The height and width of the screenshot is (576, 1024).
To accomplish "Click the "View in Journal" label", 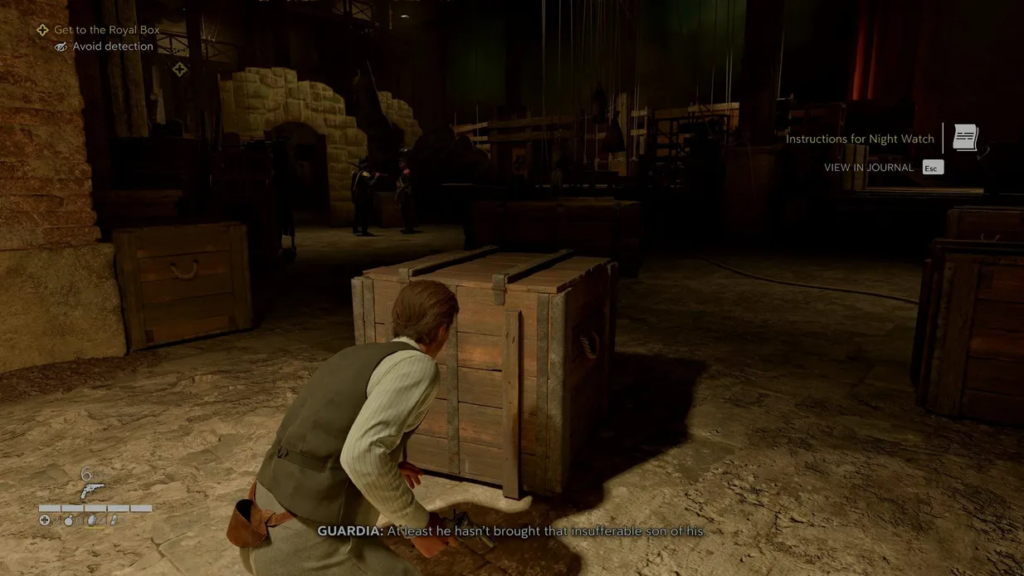I will click(x=868, y=168).
